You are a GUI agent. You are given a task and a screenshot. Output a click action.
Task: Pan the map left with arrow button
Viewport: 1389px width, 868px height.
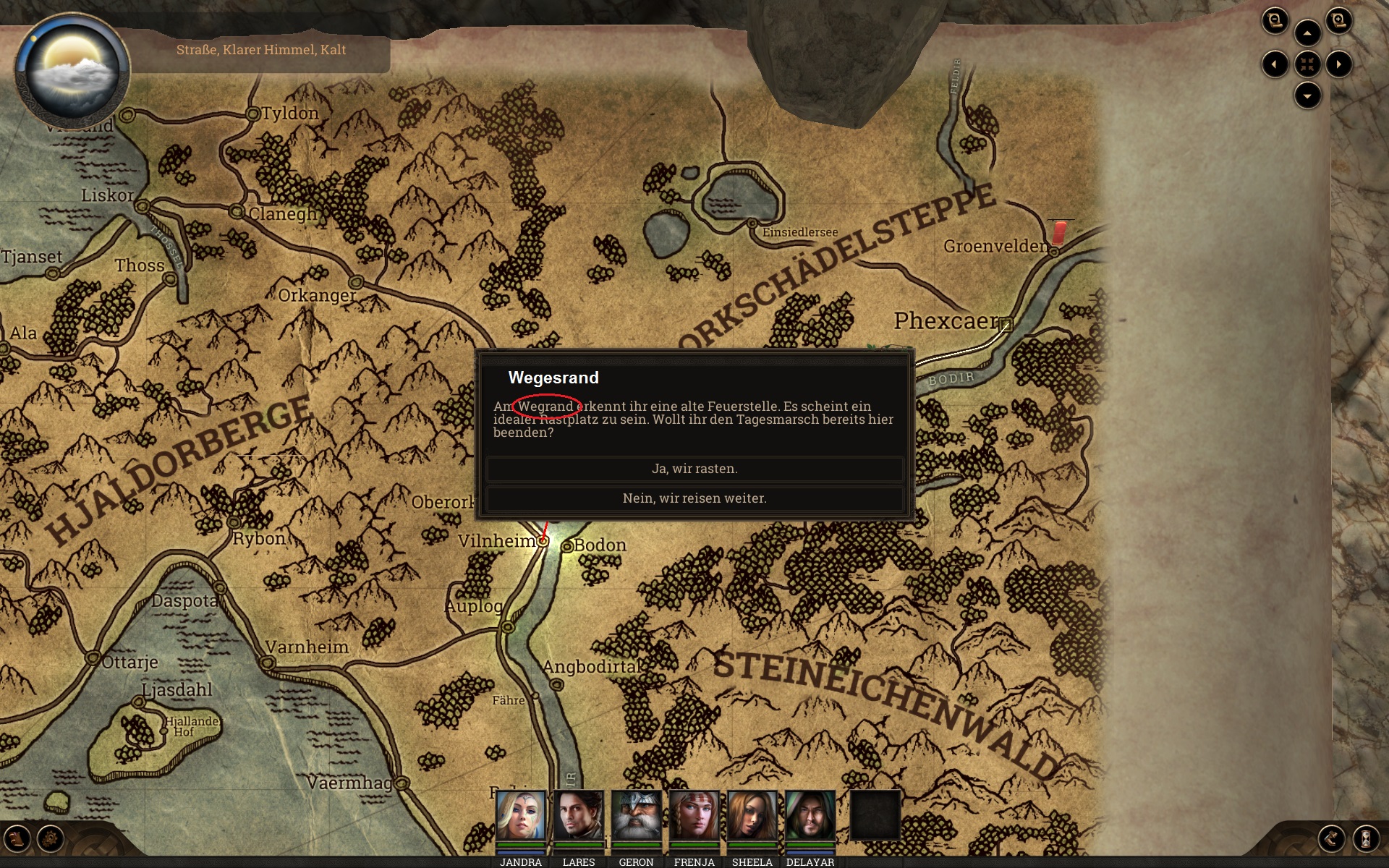pos(1275,64)
